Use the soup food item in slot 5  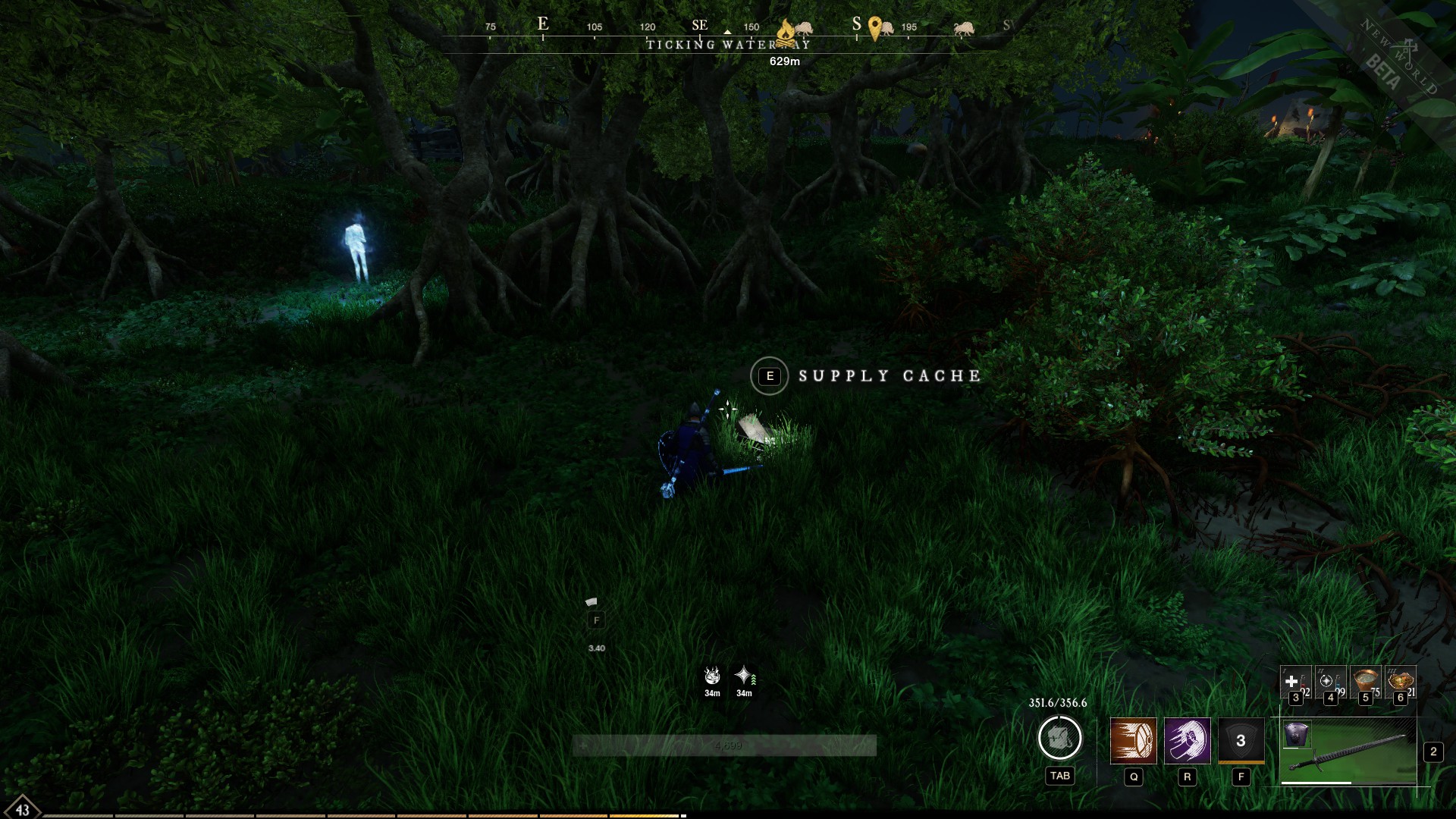(1365, 682)
